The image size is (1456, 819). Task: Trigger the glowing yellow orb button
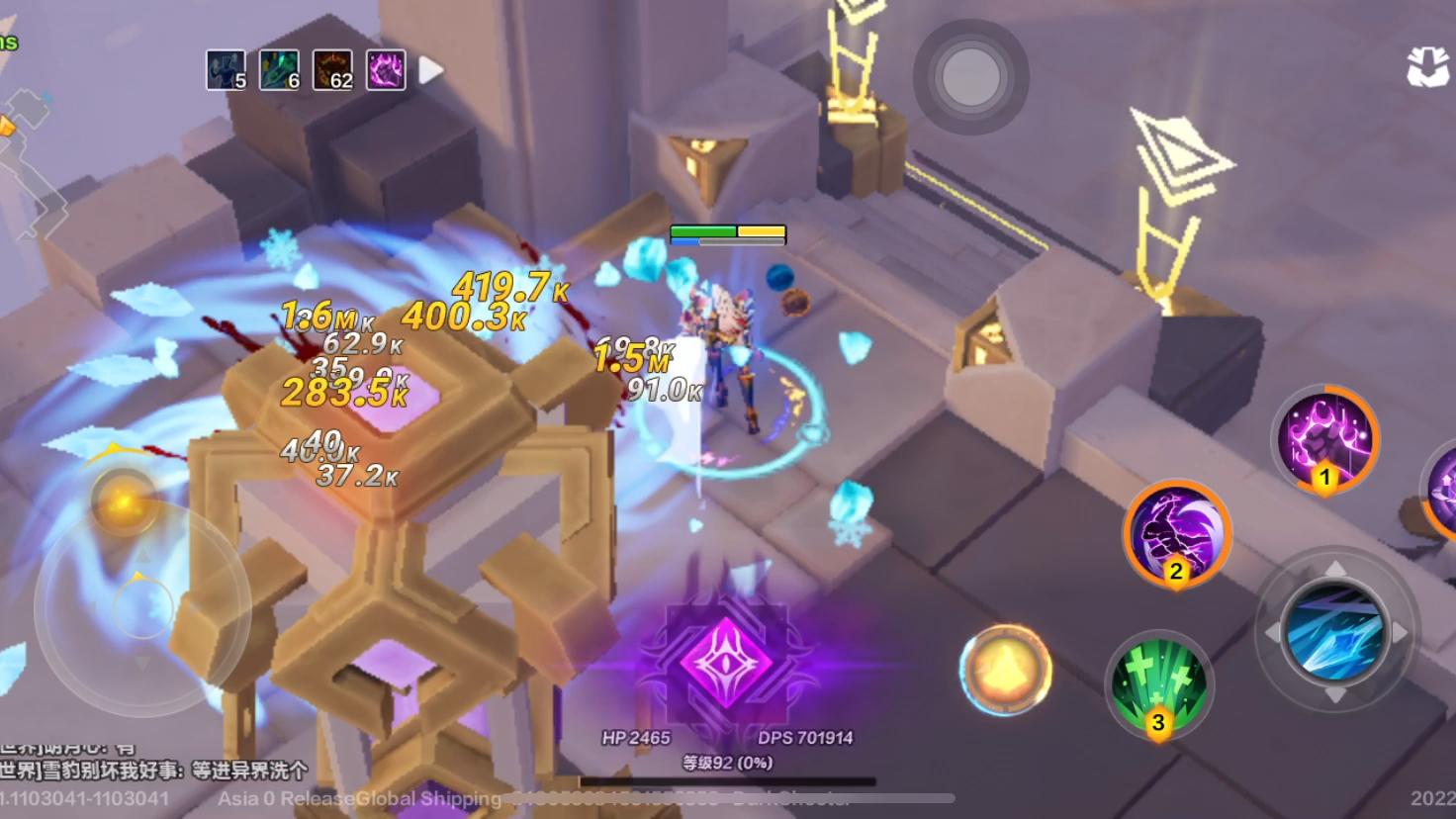coord(1005,671)
